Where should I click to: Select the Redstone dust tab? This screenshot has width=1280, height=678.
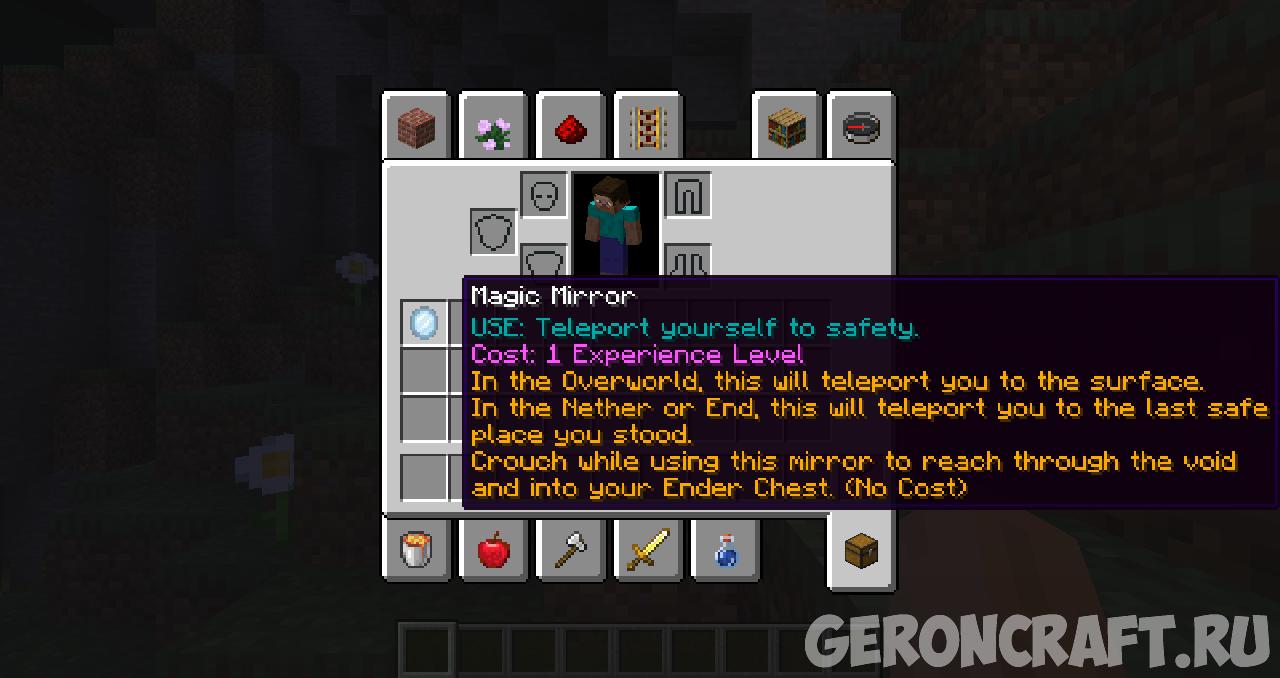(x=570, y=128)
